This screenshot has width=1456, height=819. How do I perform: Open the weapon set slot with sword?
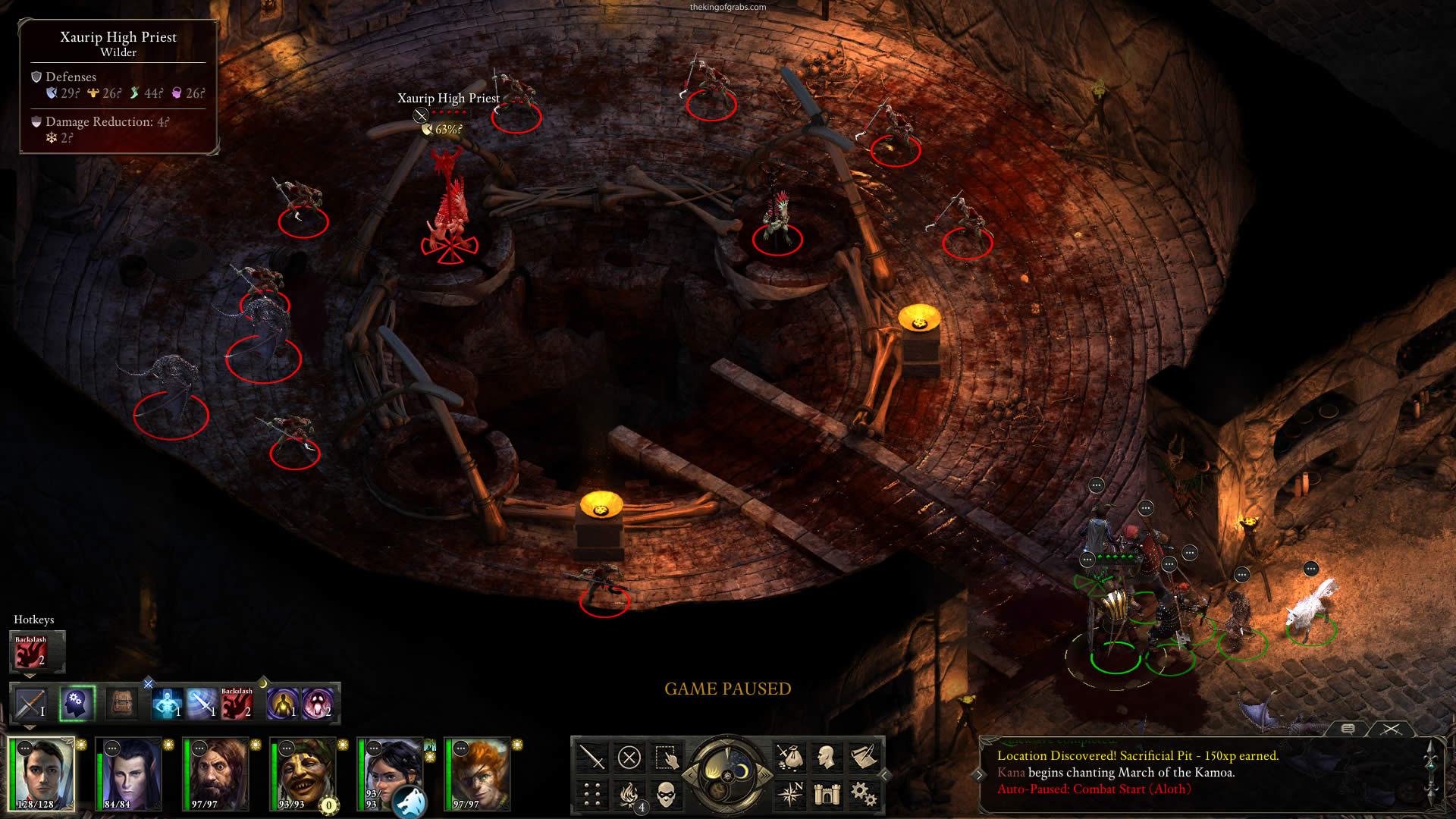(31, 704)
